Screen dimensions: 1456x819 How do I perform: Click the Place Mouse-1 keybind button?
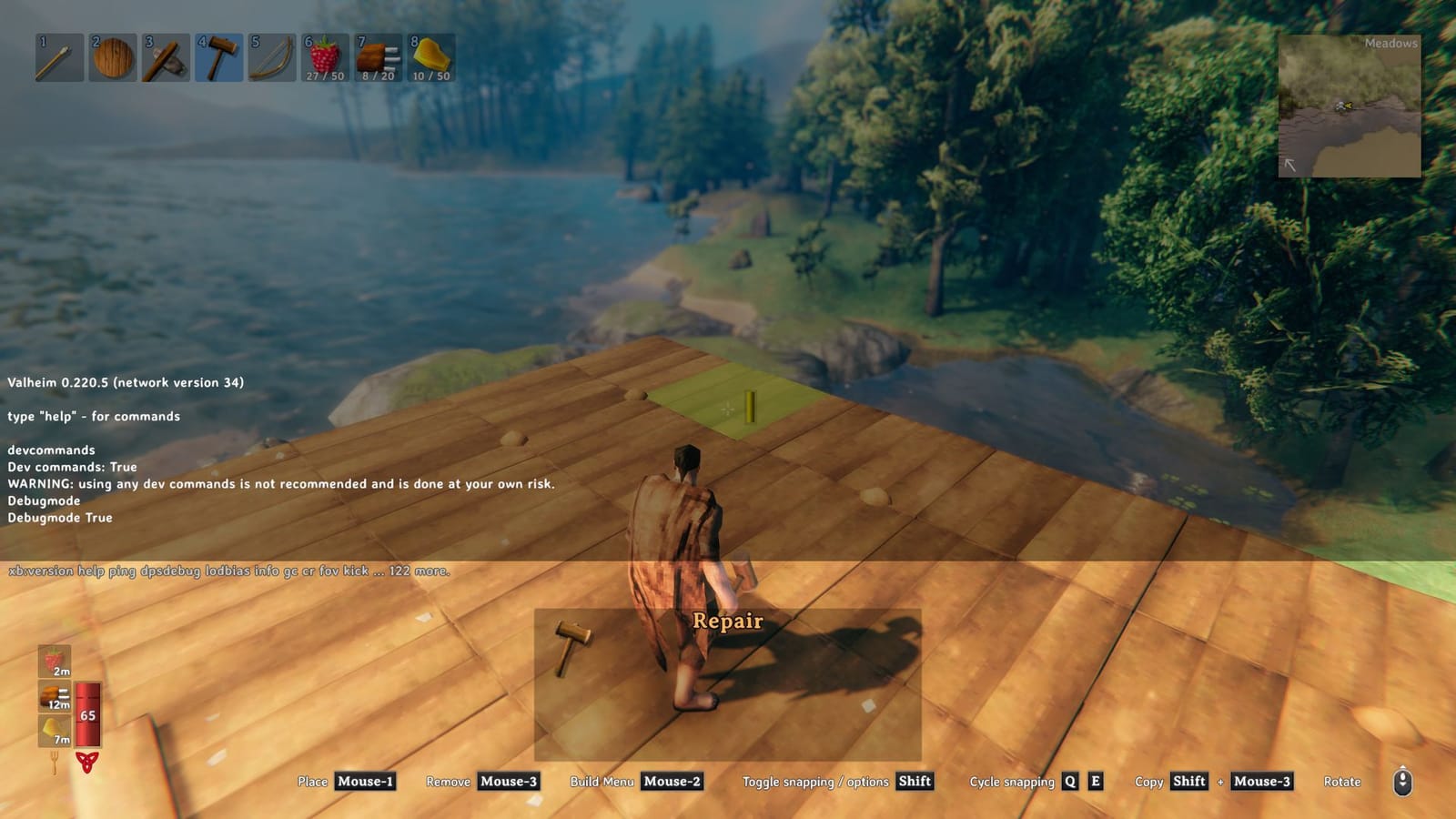coord(364,782)
